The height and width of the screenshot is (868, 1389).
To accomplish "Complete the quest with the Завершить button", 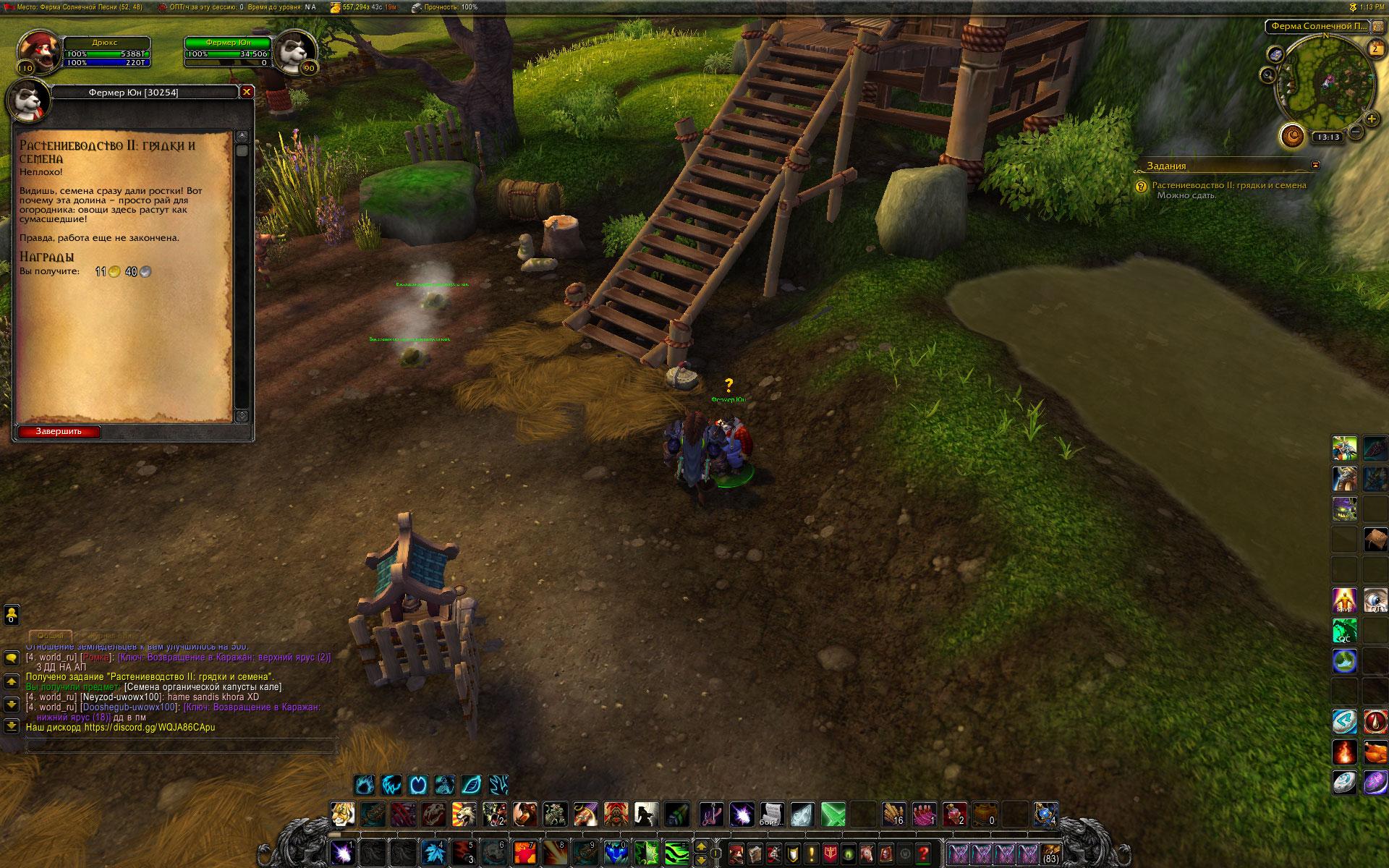I will (x=59, y=432).
